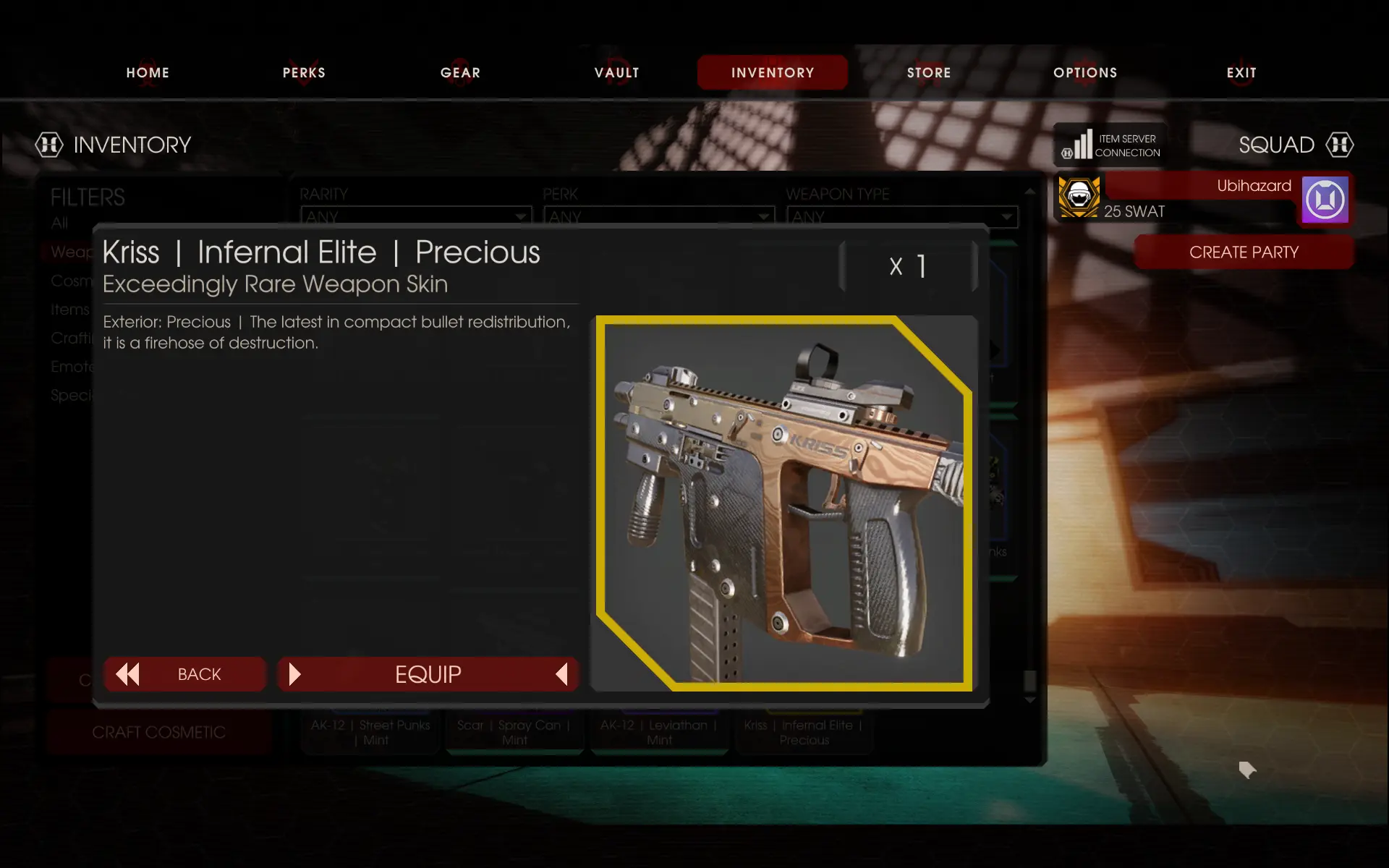Image resolution: width=1389 pixels, height=868 pixels.
Task: Click the Craft Cosmetic button
Action: pyautogui.click(x=158, y=732)
